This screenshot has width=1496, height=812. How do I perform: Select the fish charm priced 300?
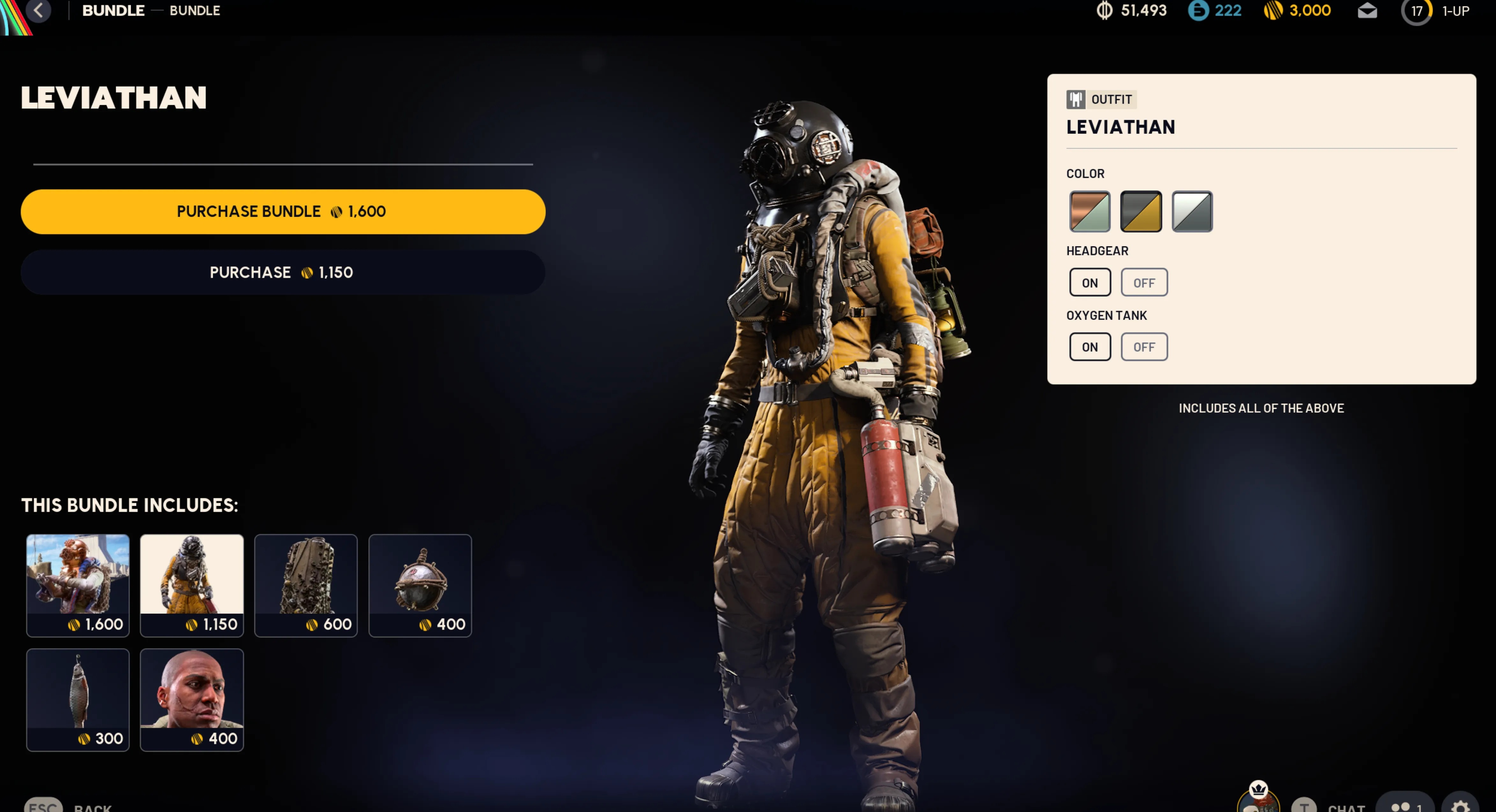tap(78, 699)
